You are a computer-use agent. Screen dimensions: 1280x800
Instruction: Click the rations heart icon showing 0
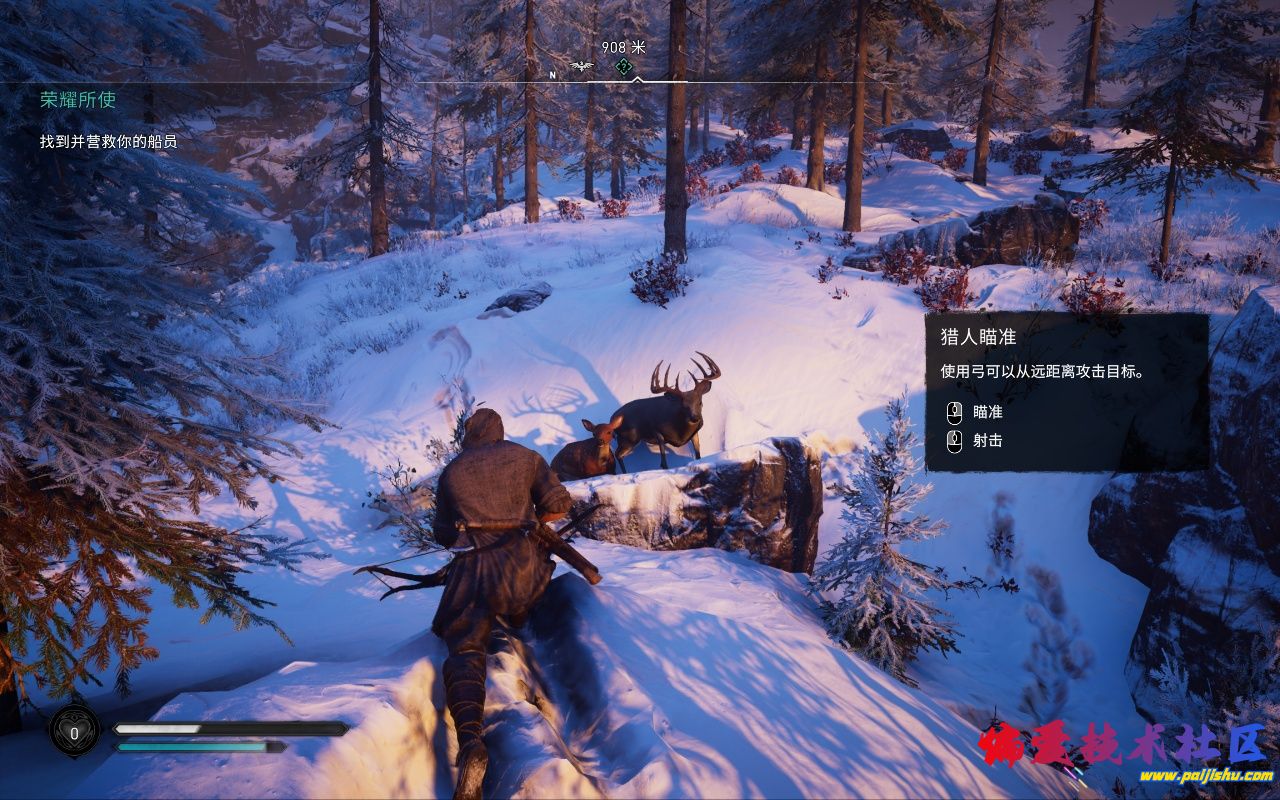click(75, 731)
